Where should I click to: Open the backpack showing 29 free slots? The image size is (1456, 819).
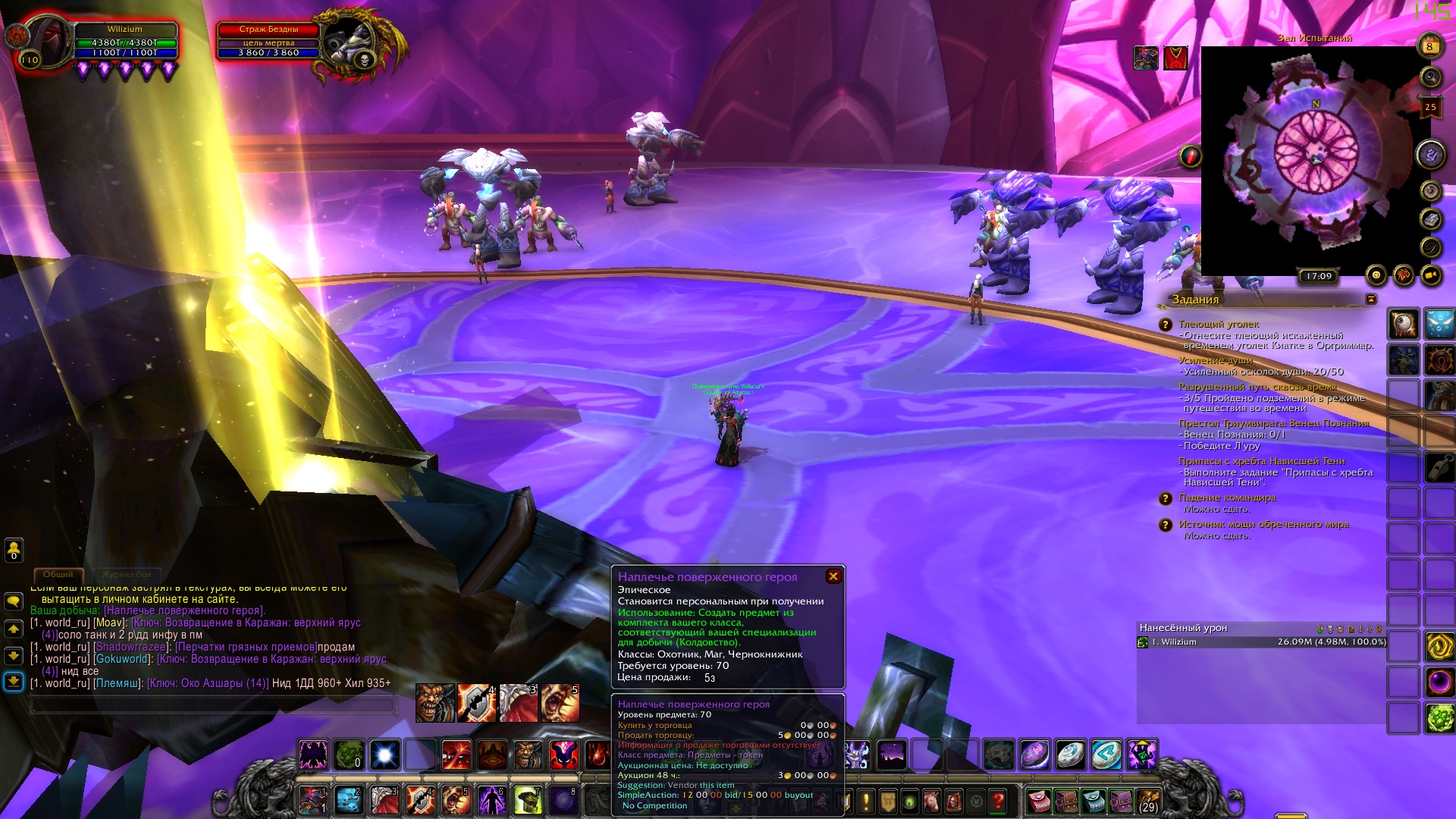(x=1148, y=801)
